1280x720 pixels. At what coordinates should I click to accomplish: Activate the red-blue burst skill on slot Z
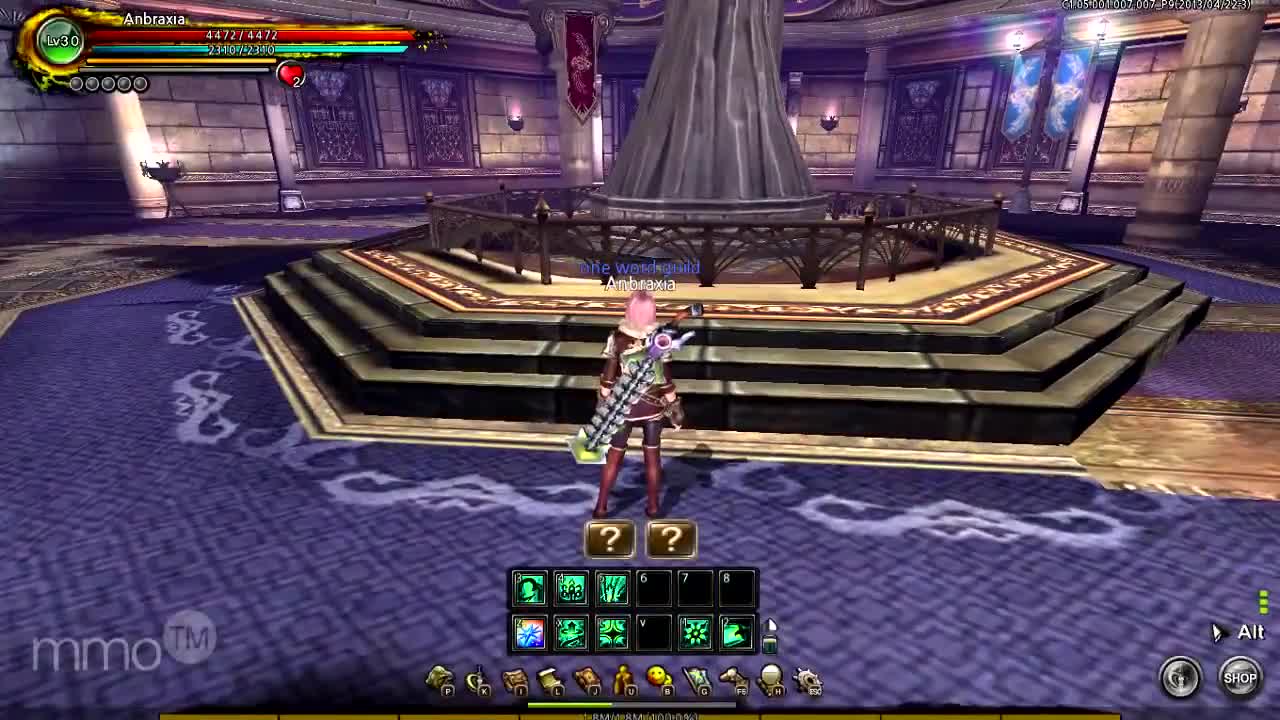pos(528,631)
